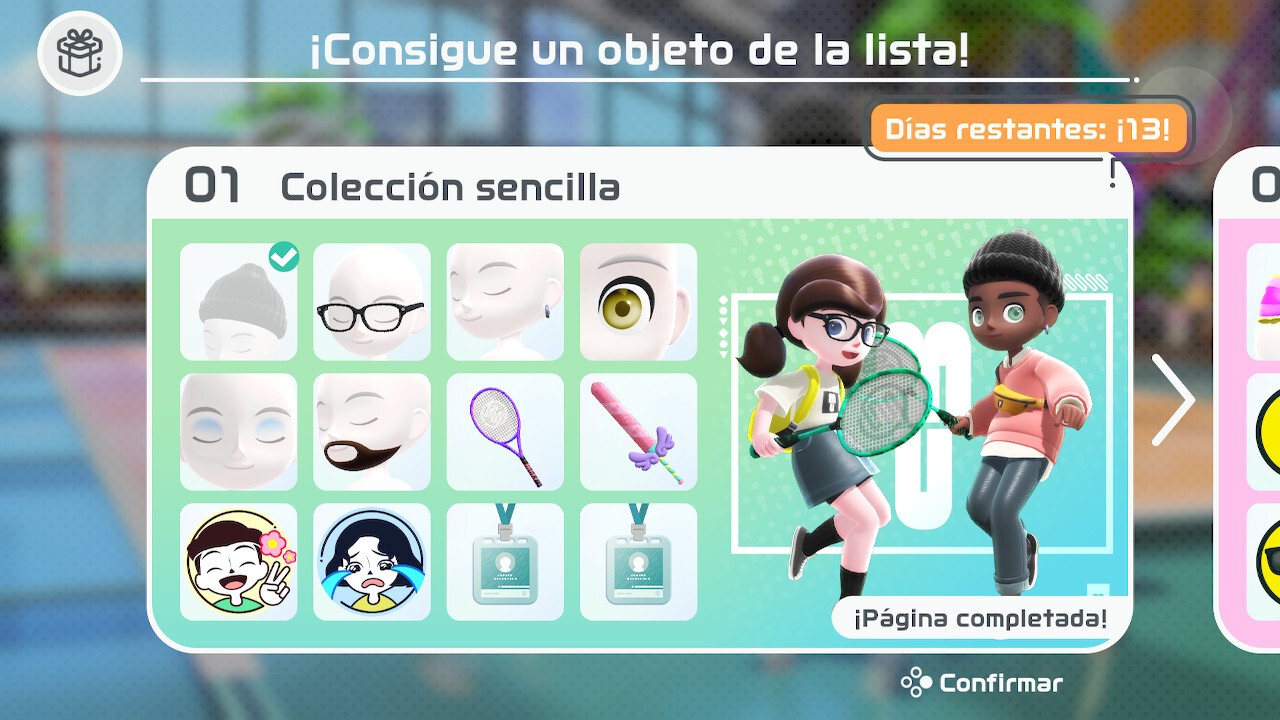The height and width of the screenshot is (720, 1280).
Task: Open the gift rewards icon top-left
Action: pyautogui.click(x=79, y=51)
